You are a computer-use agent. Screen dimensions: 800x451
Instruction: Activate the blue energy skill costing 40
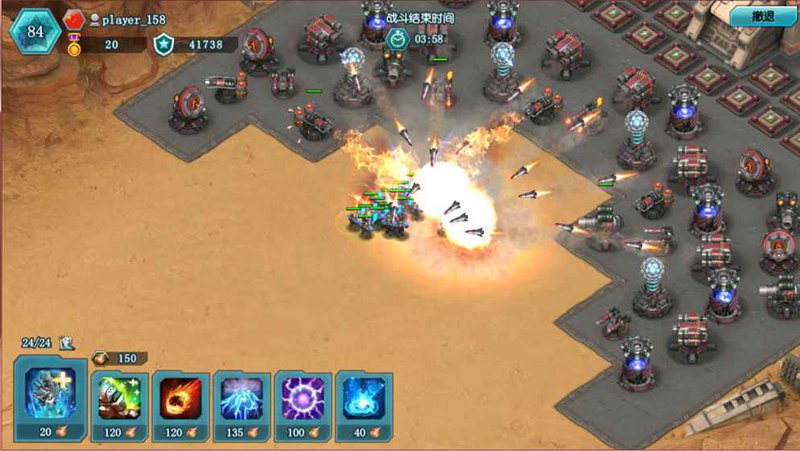364,399
